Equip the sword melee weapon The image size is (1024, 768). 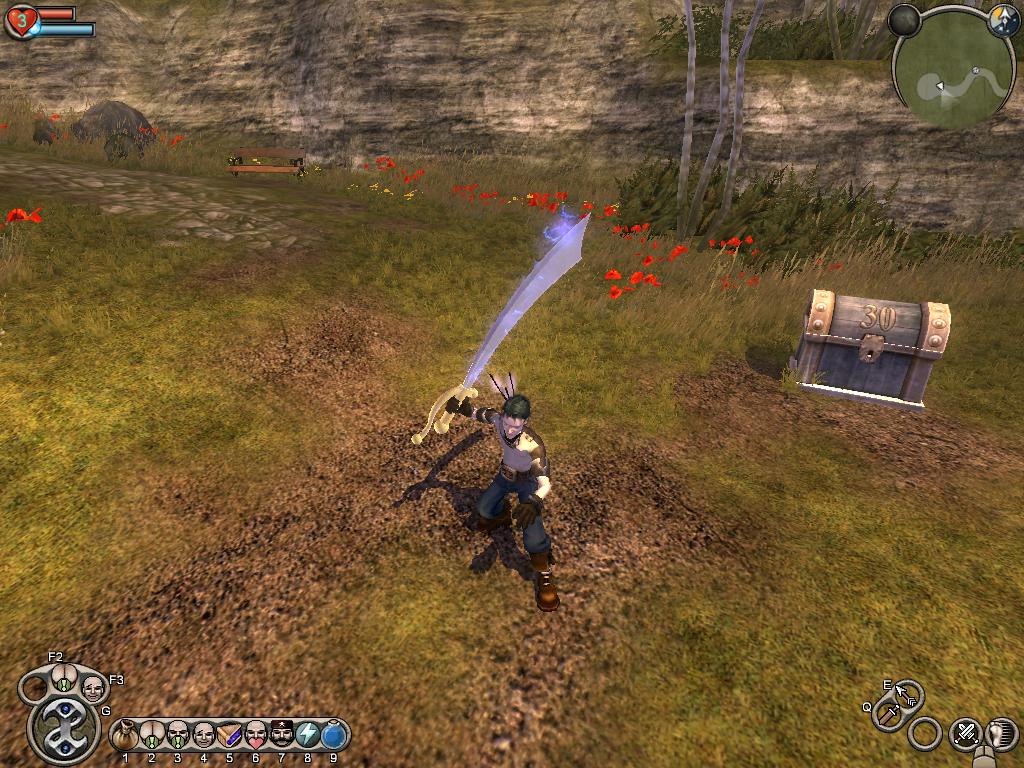[887, 714]
